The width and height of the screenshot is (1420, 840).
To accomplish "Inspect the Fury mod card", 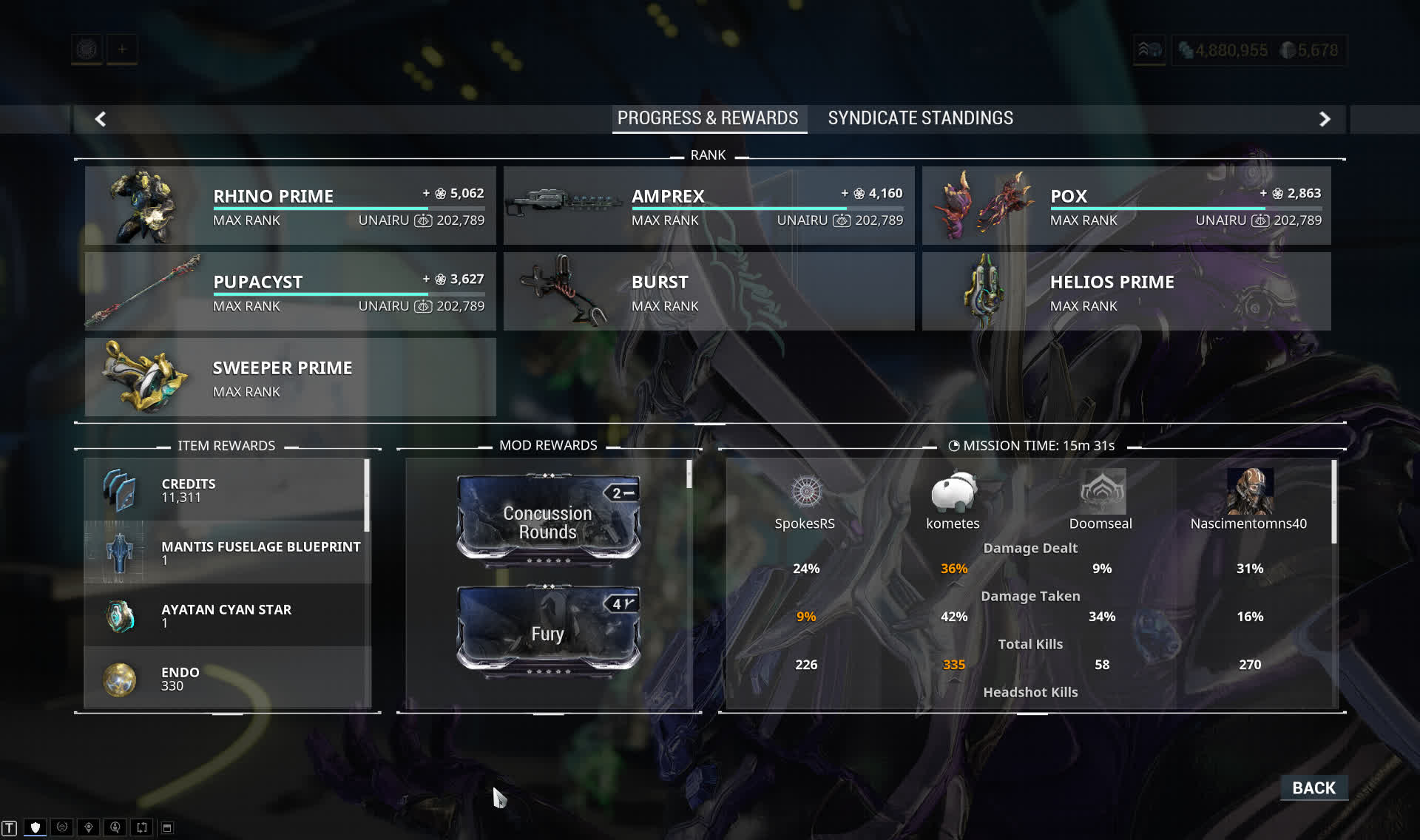I will point(548,630).
